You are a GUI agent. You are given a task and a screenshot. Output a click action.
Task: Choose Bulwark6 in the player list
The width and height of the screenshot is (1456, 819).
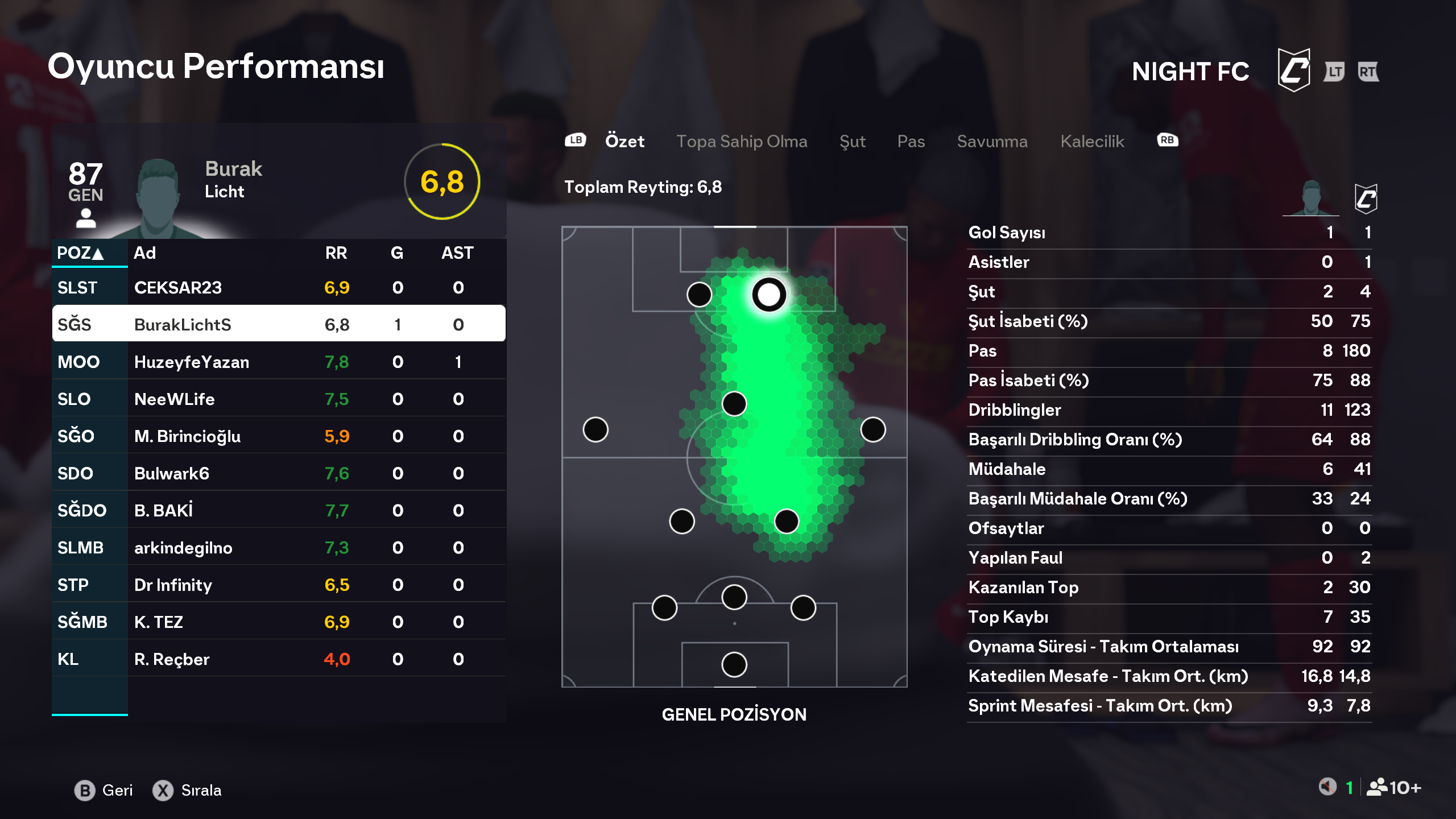(x=279, y=473)
